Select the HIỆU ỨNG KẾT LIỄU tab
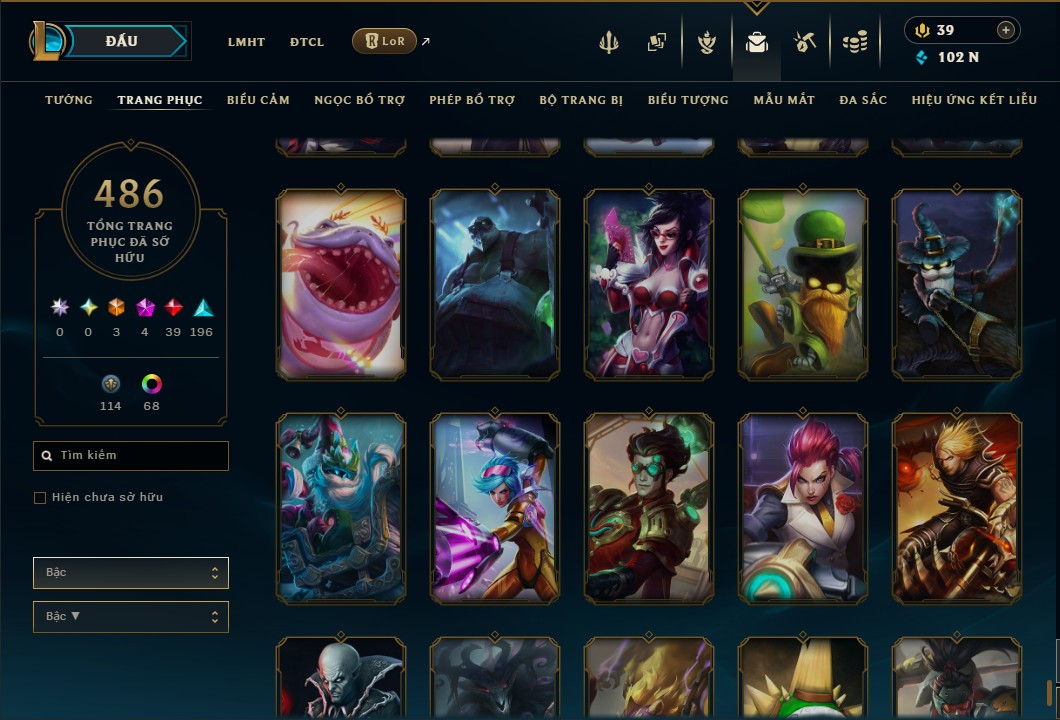The image size is (1060, 720). [973, 100]
